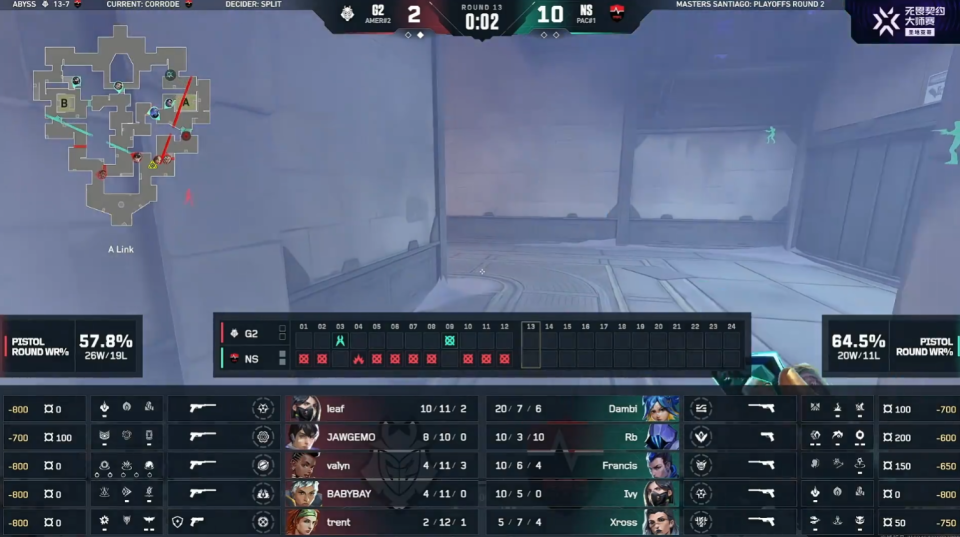Choose Xross's player row

click(x=580, y=521)
